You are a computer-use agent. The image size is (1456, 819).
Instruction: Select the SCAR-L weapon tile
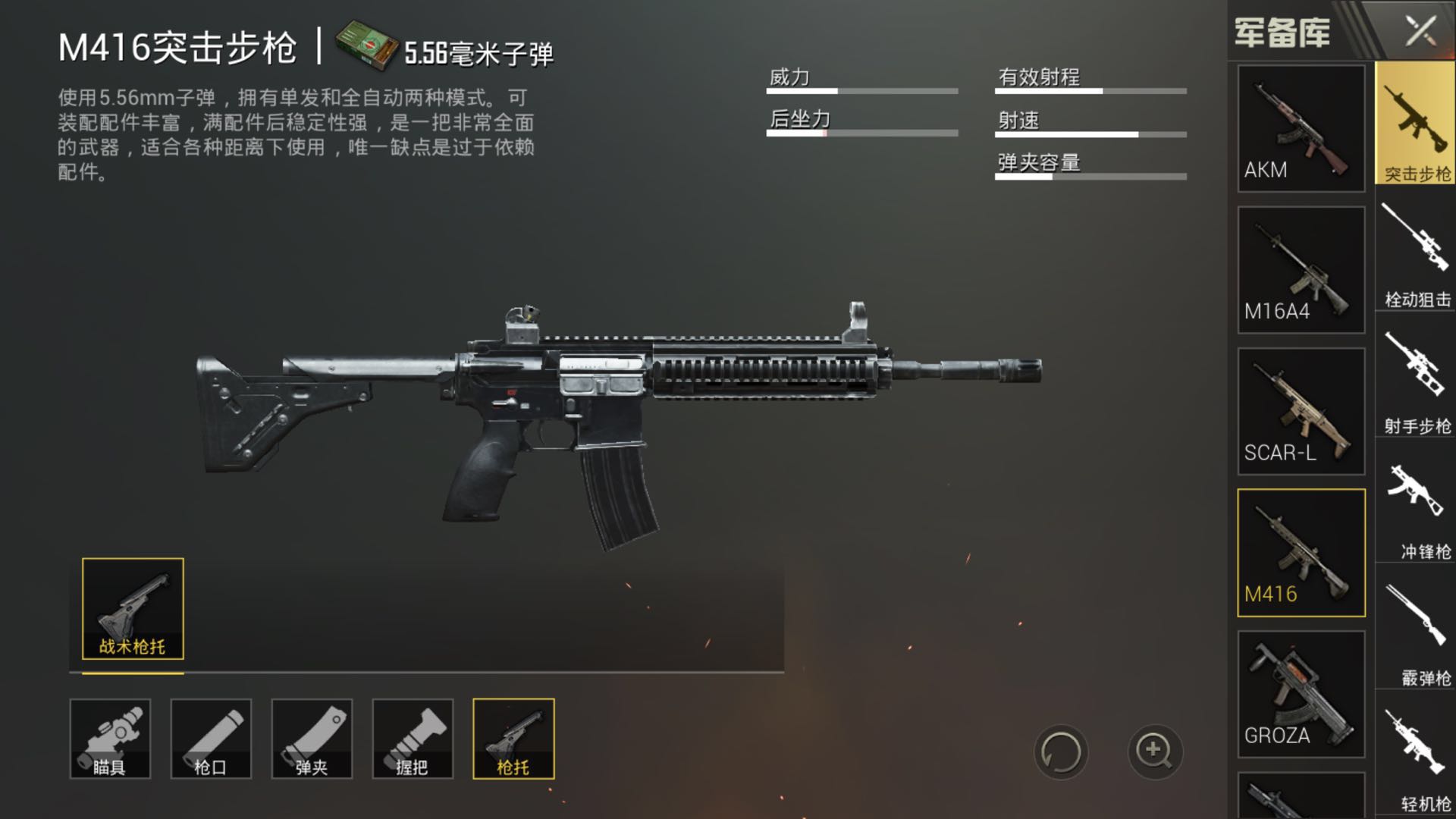coord(1301,411)
